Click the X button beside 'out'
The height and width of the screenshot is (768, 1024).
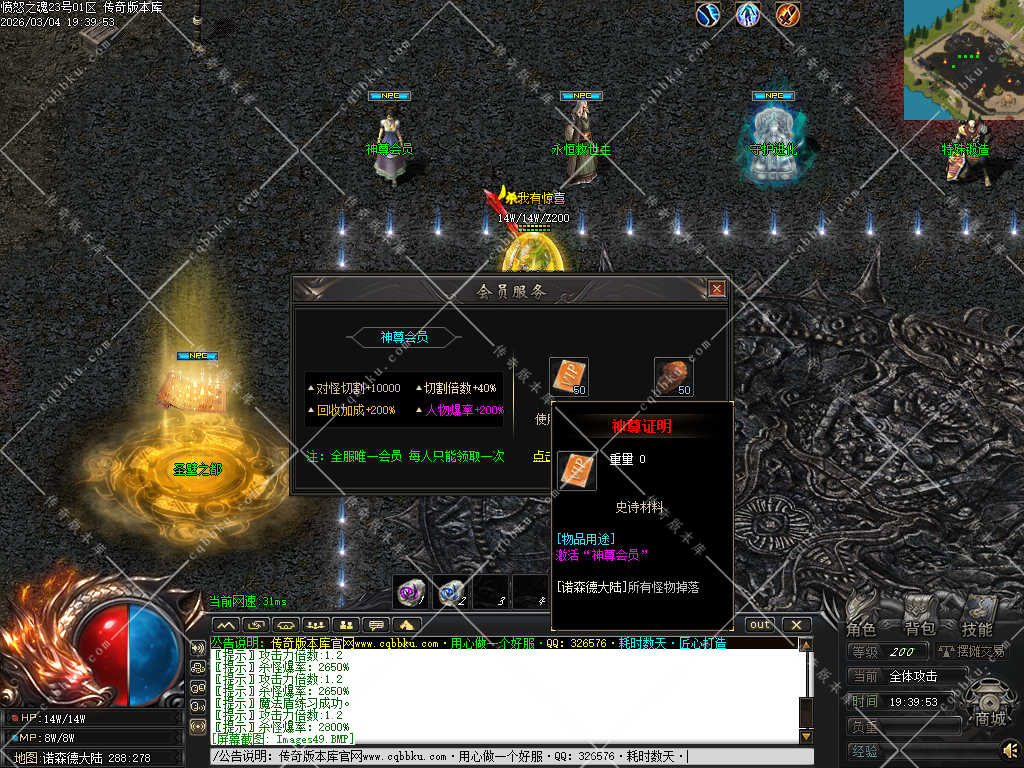pos(796,625)
